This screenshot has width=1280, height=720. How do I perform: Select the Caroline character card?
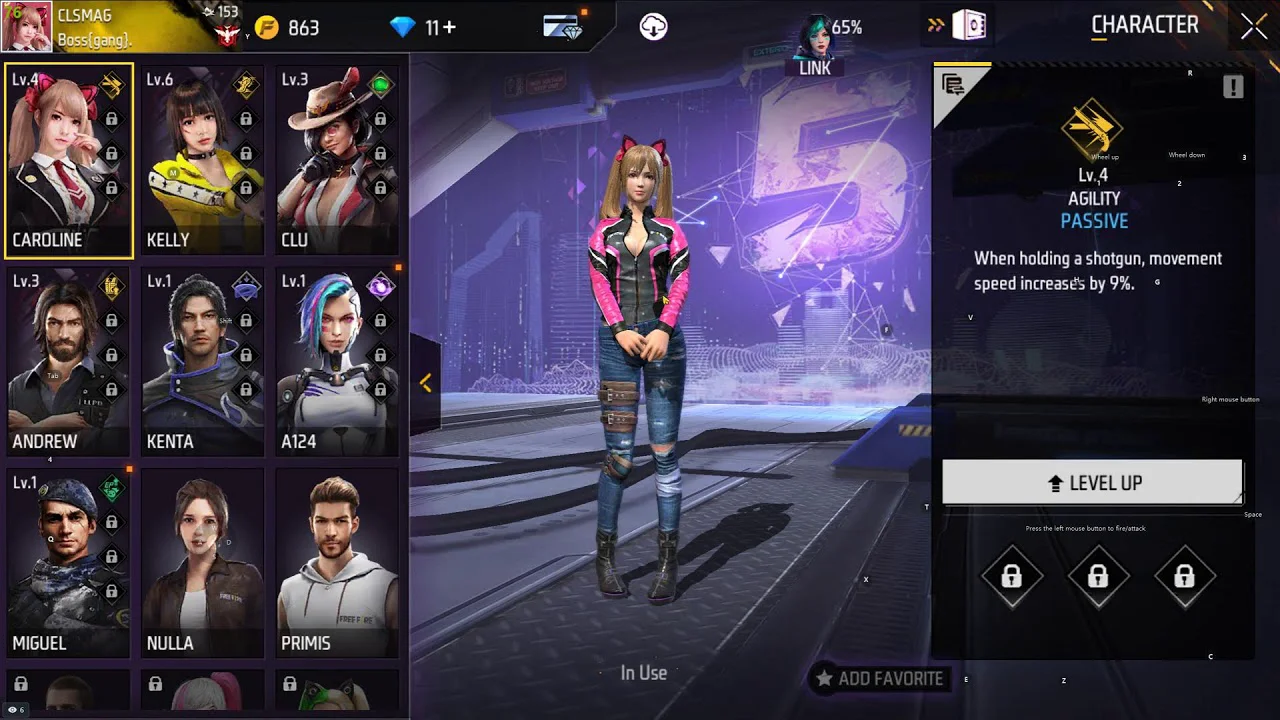68,160
